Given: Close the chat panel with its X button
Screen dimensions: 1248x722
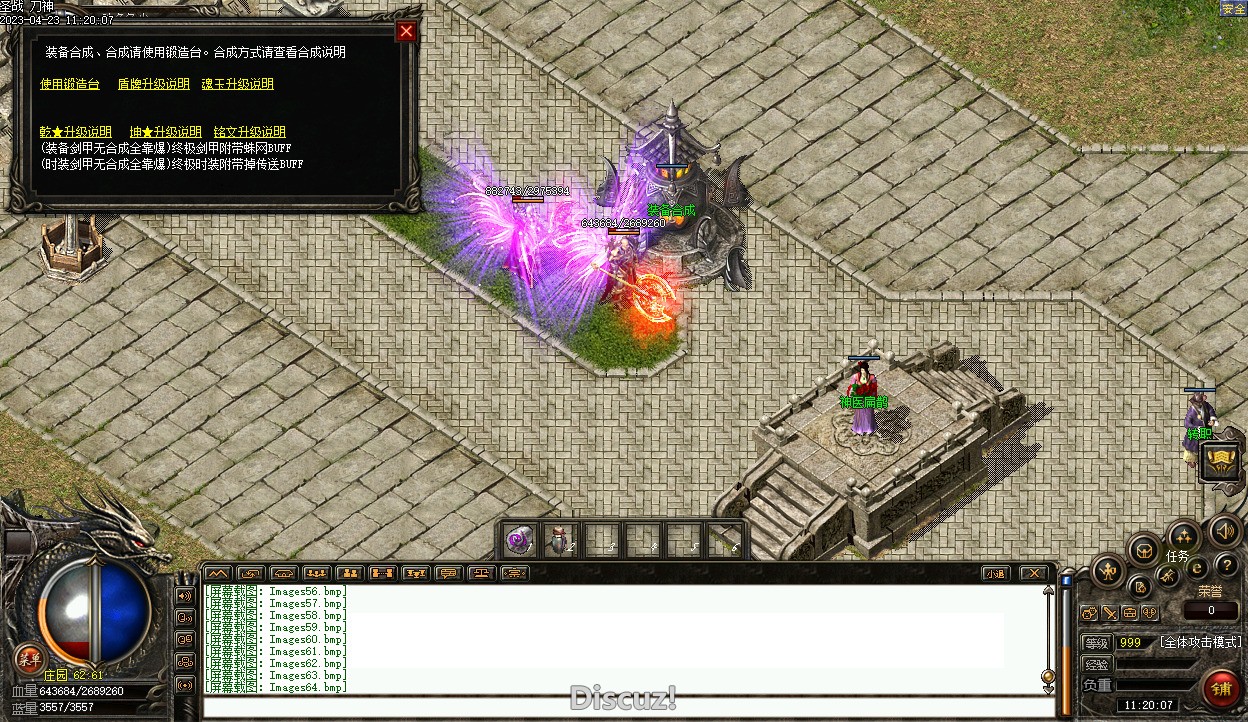Looking at the screenshot, I should [x=1033, y=573].
